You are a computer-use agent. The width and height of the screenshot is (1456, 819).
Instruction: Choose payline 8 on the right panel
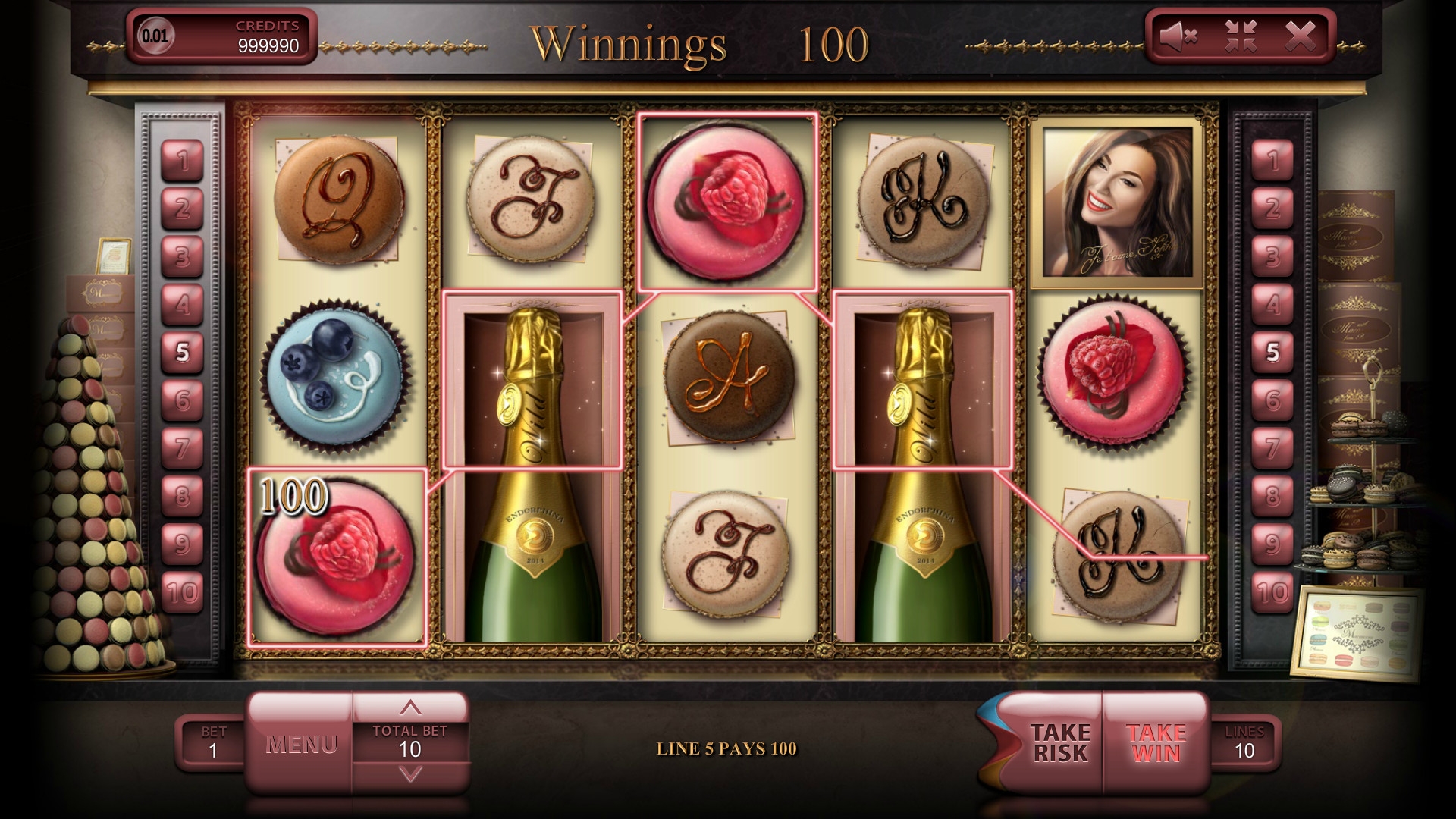pos(1272,496)
